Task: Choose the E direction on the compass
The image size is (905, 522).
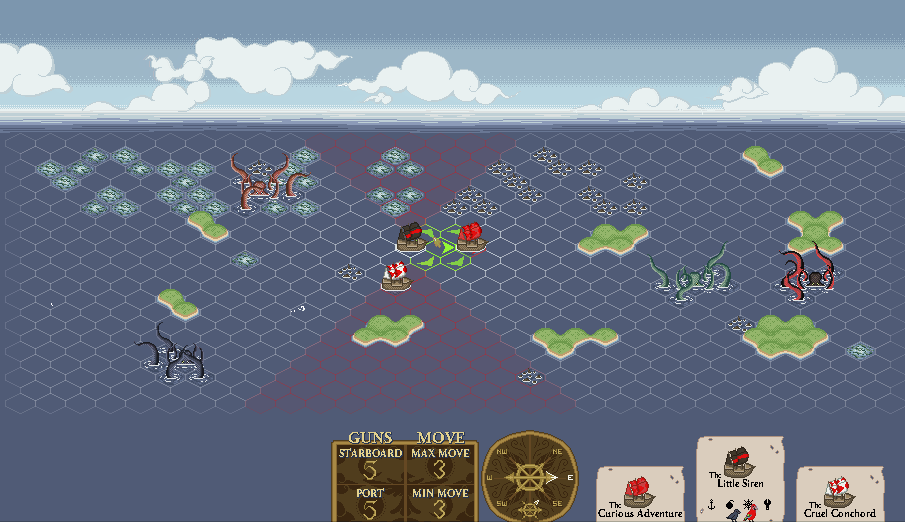Action: 570,478
